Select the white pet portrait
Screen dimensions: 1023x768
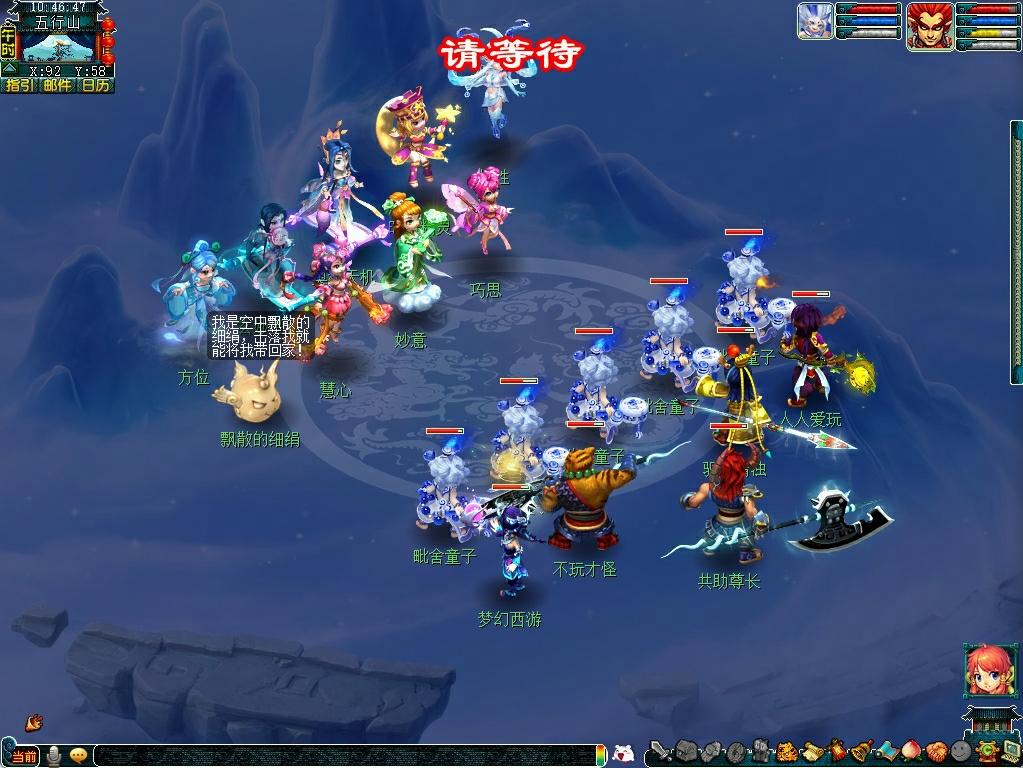(x=815, y=21)
